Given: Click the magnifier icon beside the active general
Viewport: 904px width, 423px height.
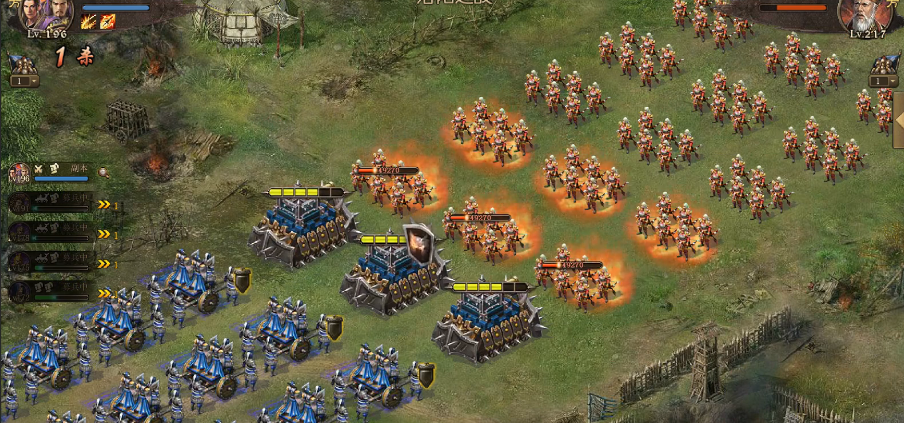Looking at the screenshot, I should (x=103, y=172).
